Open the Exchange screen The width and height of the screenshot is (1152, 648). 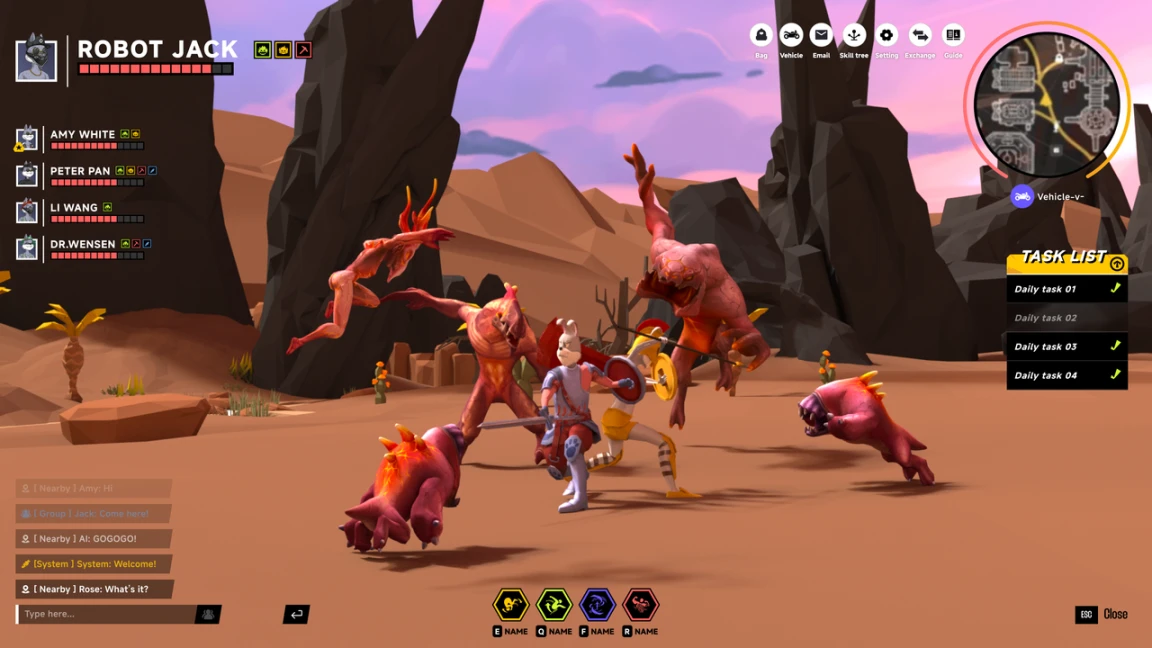[x=920, y=35]
